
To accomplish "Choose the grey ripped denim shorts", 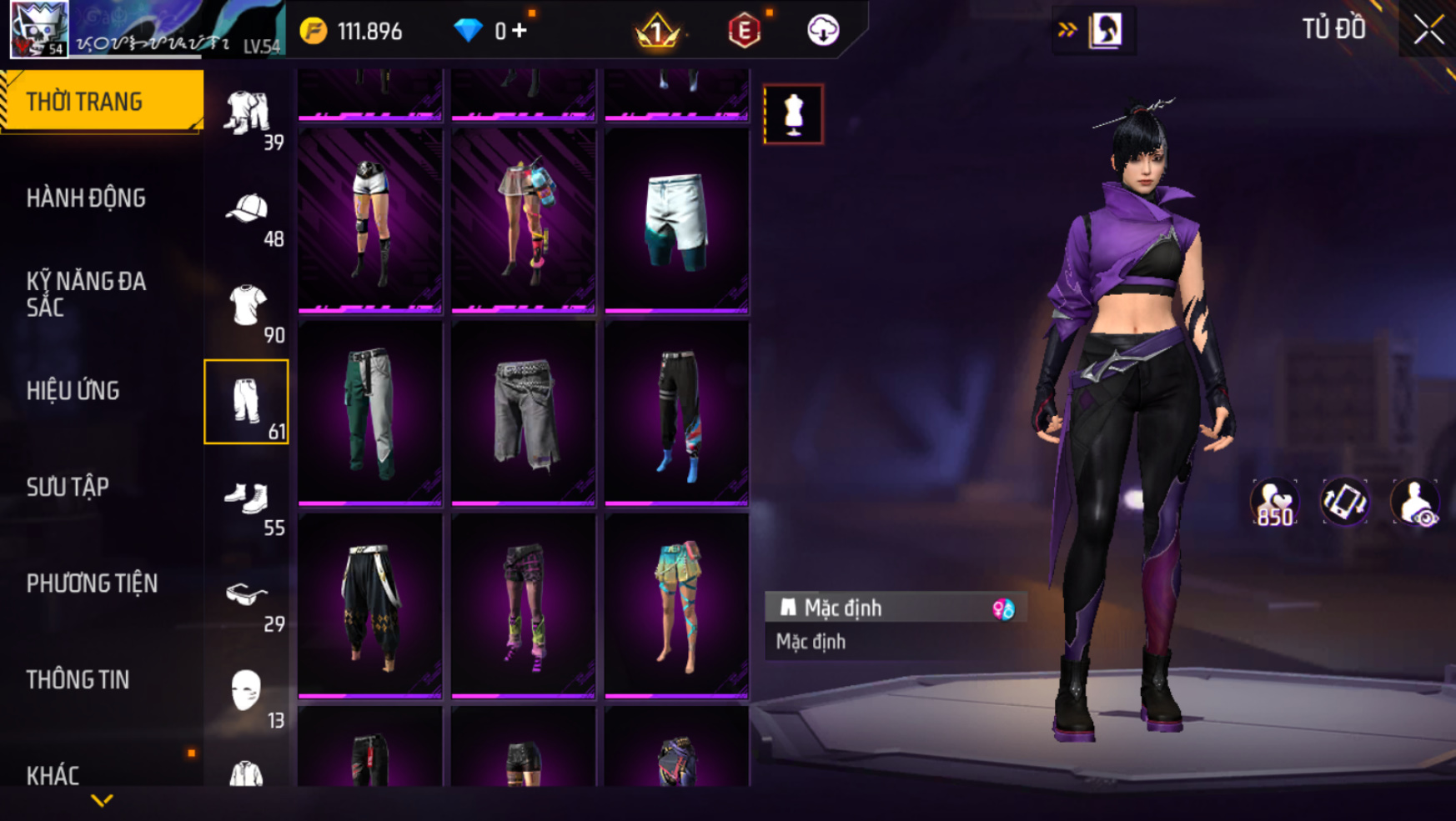I will coord(523,413).
